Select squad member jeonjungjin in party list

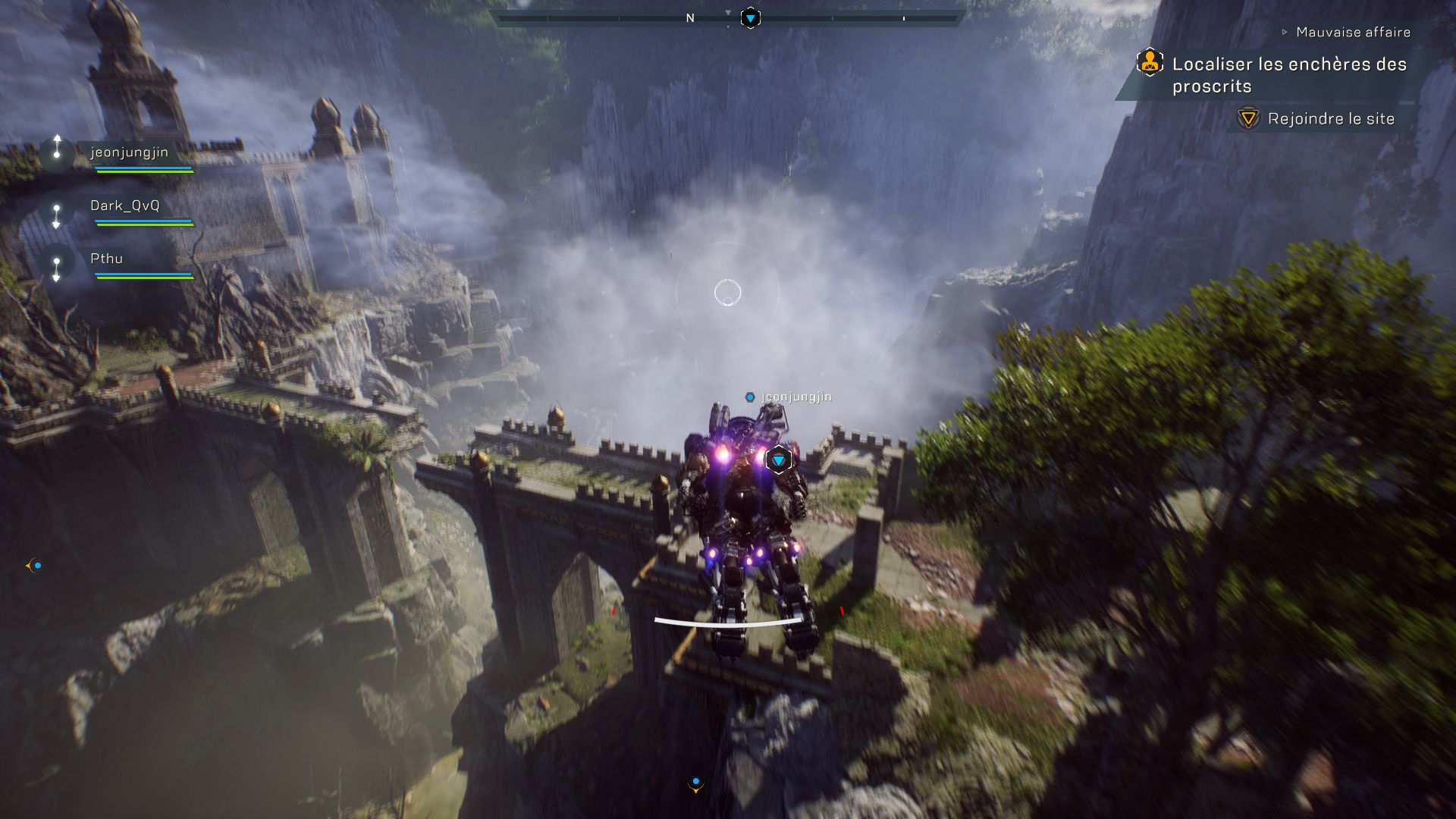click(129, 152)
